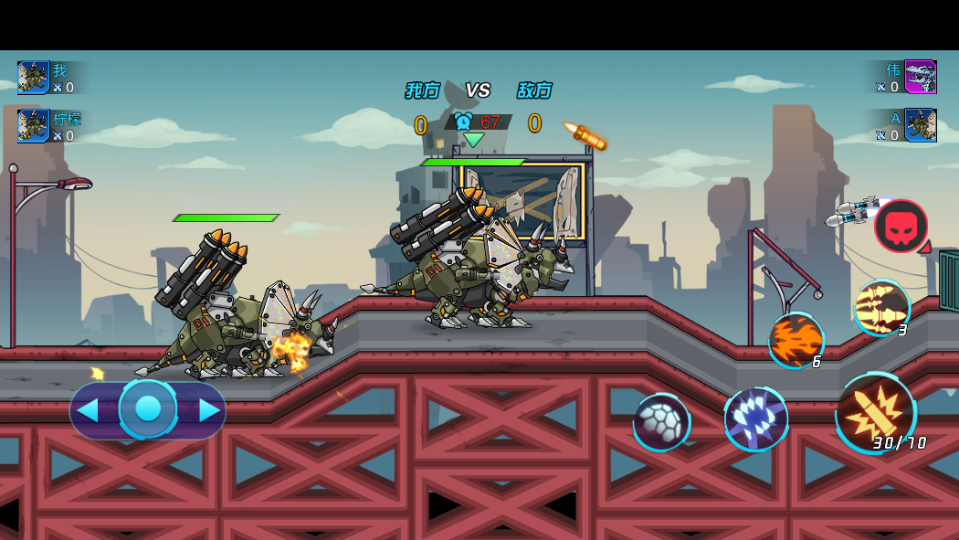The width and height of the screenshot is (959, 540).
Task: Use the armored shell defense skill
Action: coord(661,422)
